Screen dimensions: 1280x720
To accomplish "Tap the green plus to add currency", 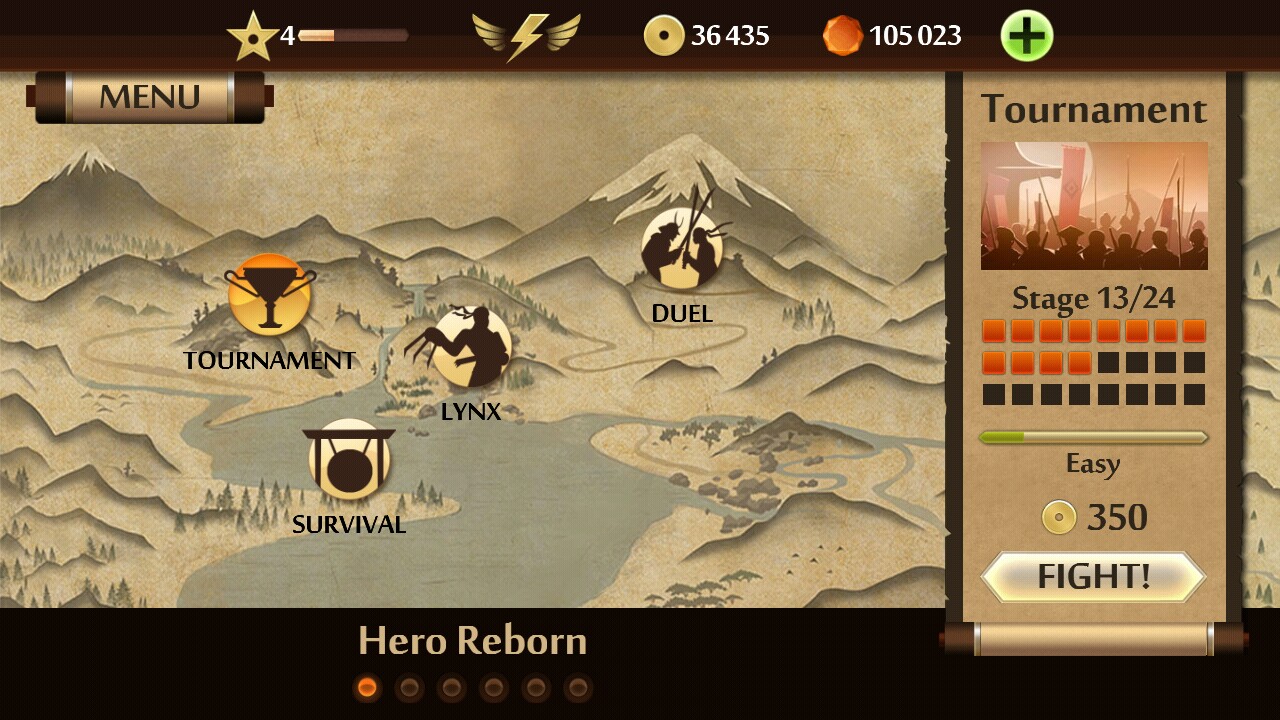I will (1026, 37).
